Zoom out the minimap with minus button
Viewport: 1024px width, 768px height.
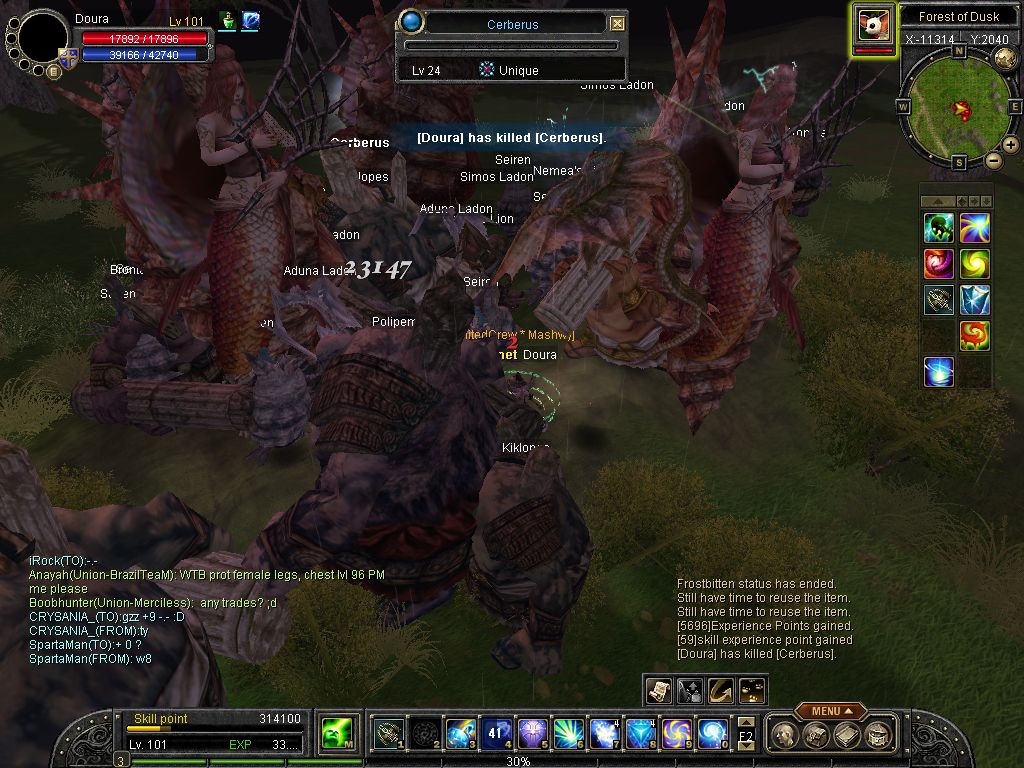click(x=994, y=160)
